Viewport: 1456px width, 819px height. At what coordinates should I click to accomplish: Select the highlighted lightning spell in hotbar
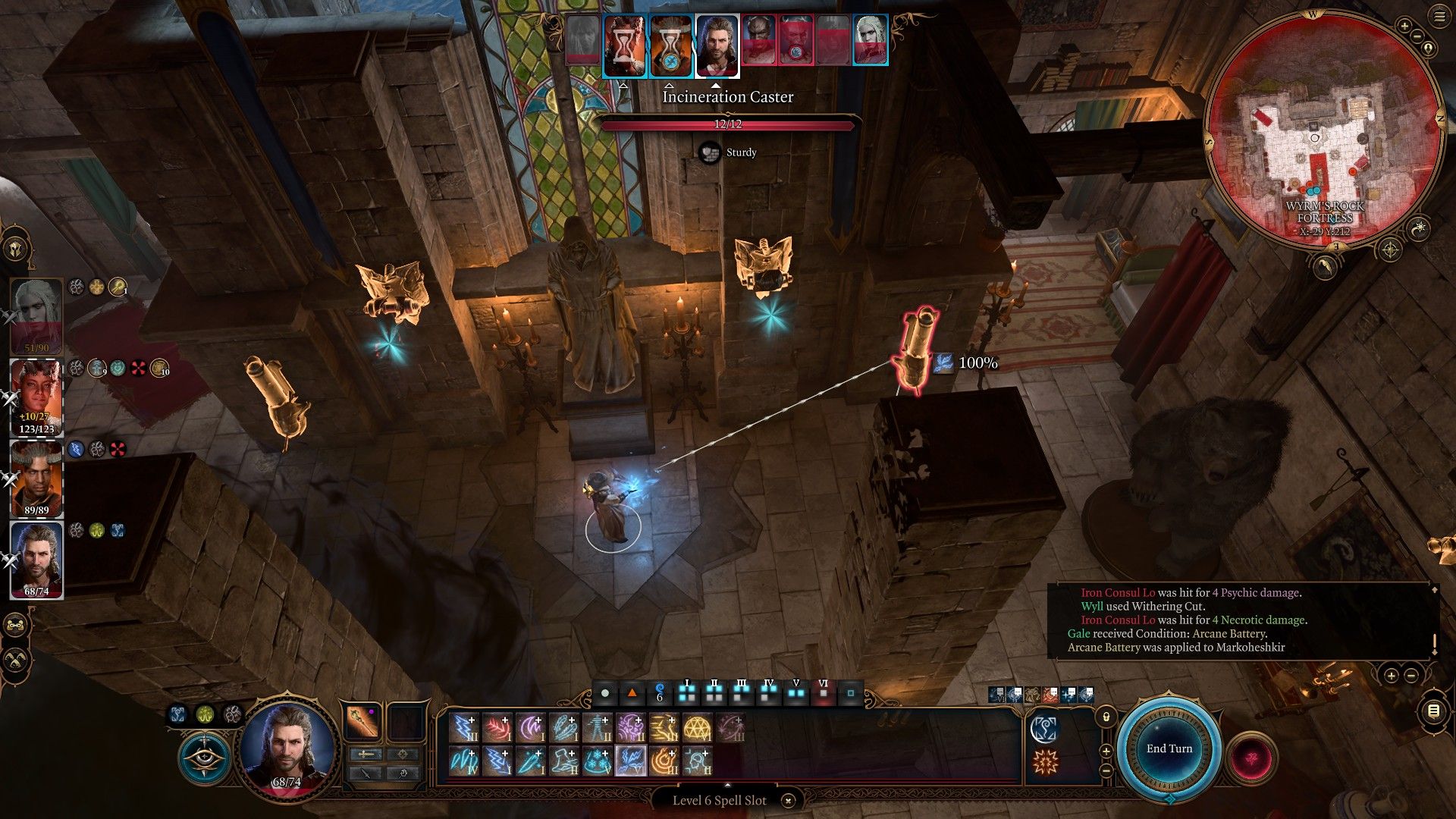click(630, 761)
